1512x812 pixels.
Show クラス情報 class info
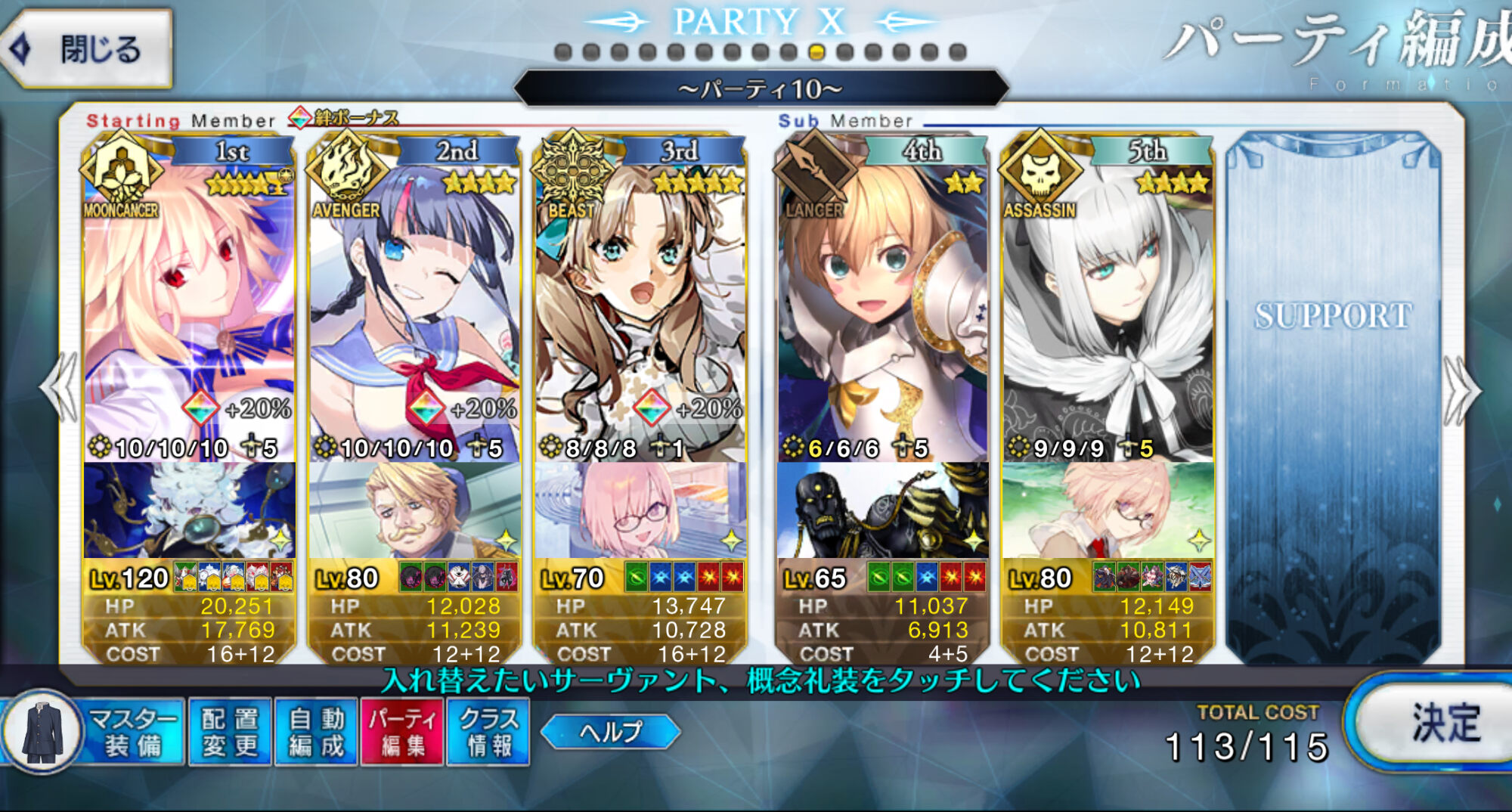coord(488,731)
